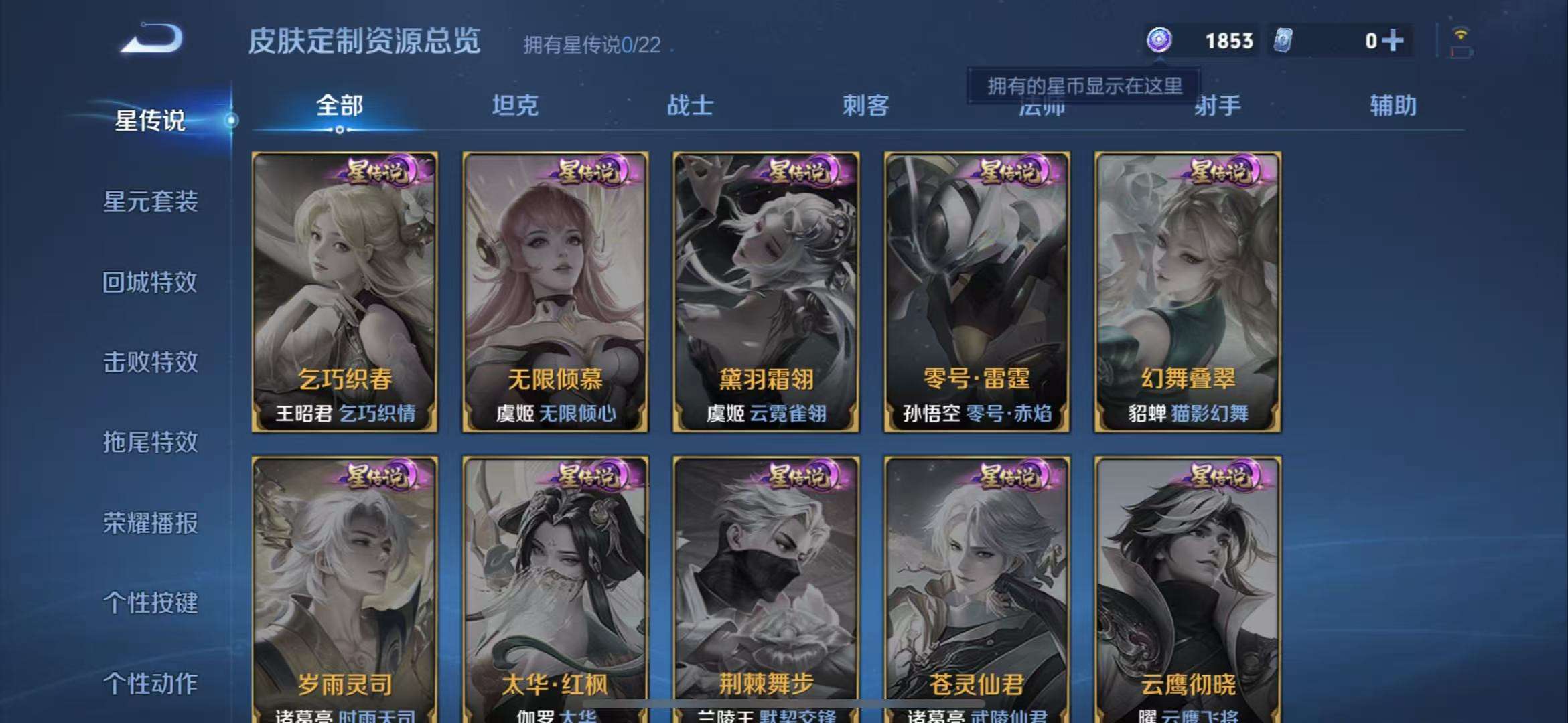
Task: Click the 拥有星传说0/22 counter
Action: (x=589, y=46)
